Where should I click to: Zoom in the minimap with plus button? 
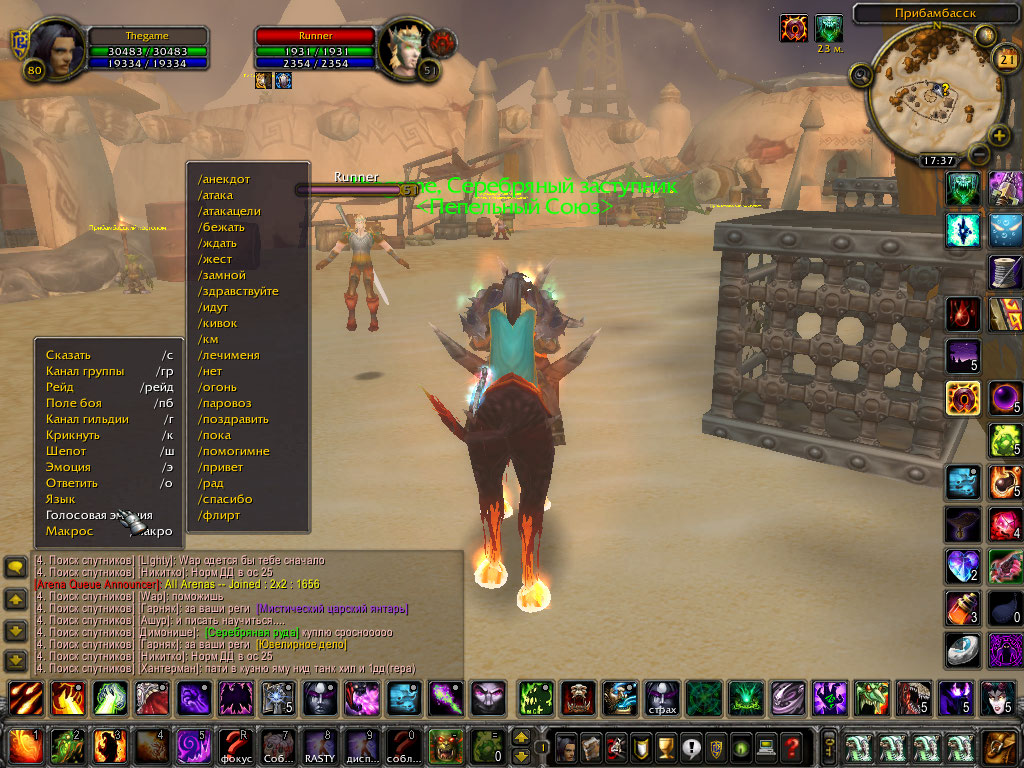(998, 135)
